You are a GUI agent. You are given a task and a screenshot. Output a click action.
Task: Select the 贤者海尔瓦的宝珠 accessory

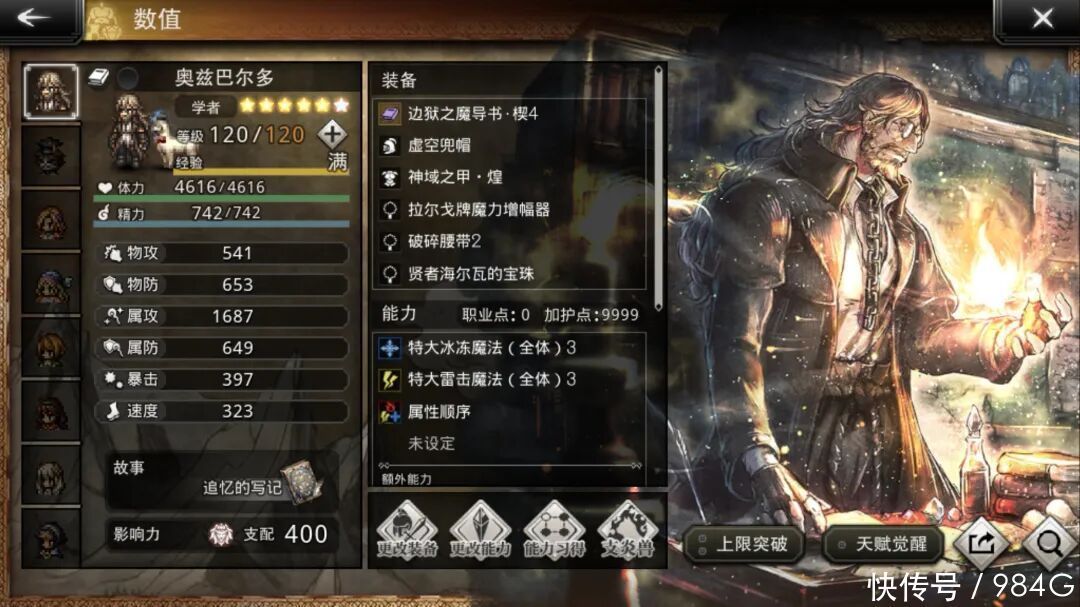point(510,273)
